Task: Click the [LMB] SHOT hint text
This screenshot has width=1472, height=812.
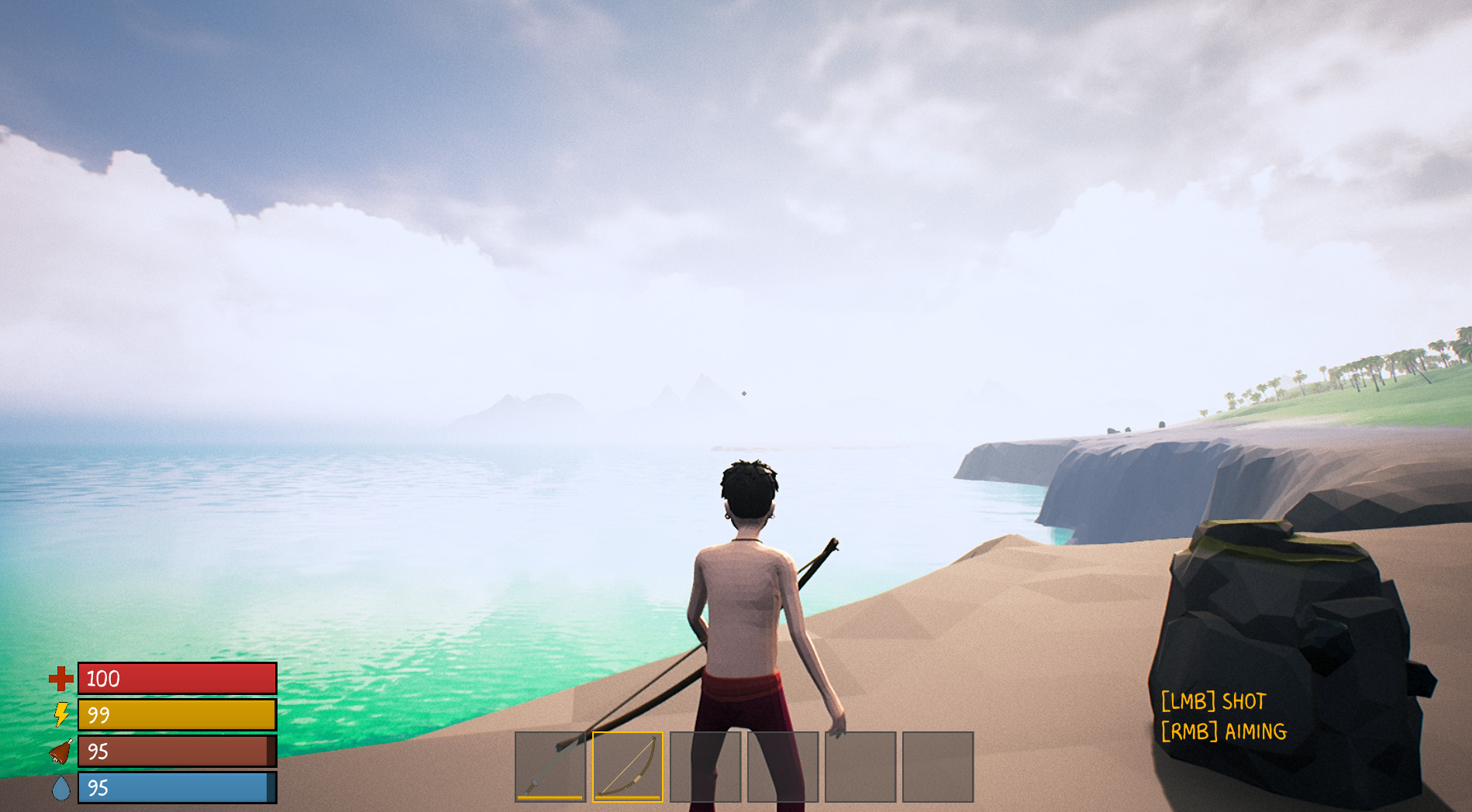Action: coord(1215,700)
